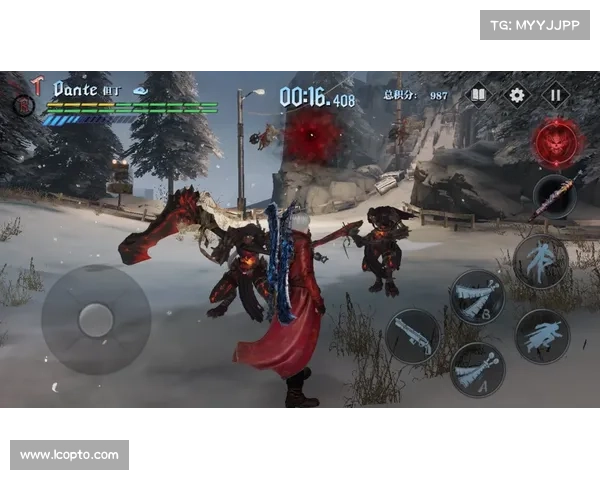This screenshot has width=600, height=480.
Task: Activate the red Devil Trigger demon icon
Action: click(x=556, y=142)
